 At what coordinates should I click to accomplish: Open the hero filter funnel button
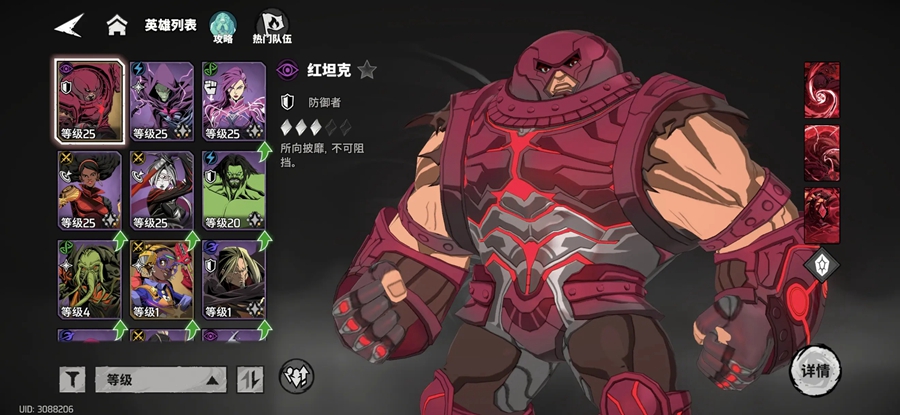72,379
